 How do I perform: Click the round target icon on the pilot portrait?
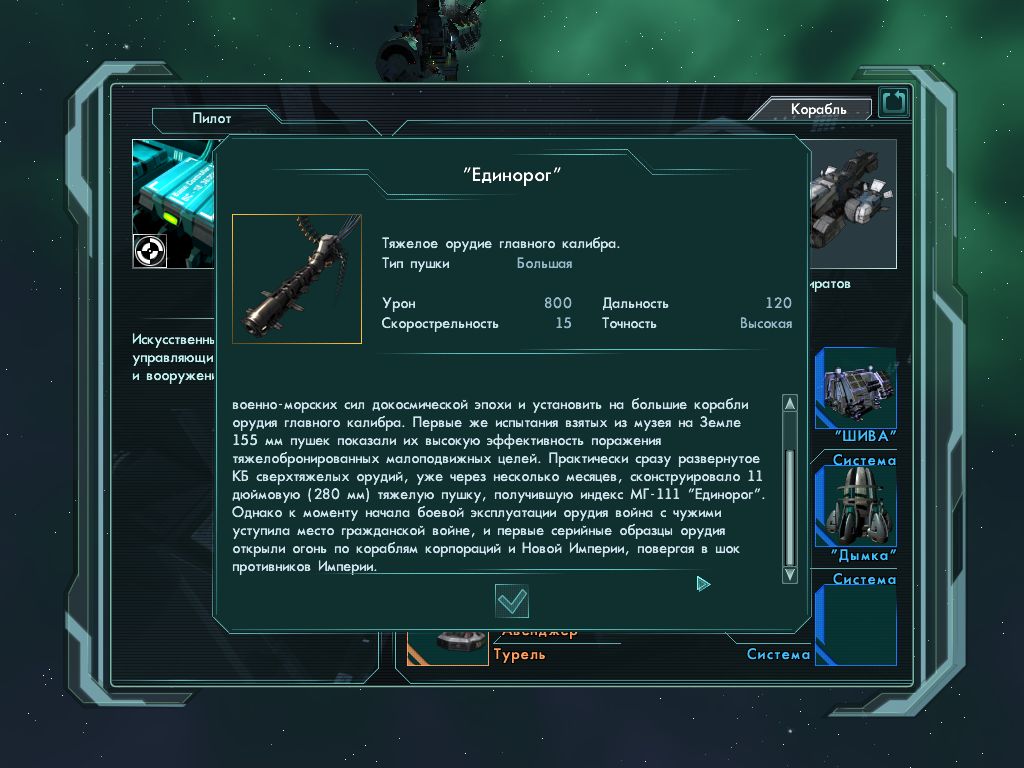point(149,251)
